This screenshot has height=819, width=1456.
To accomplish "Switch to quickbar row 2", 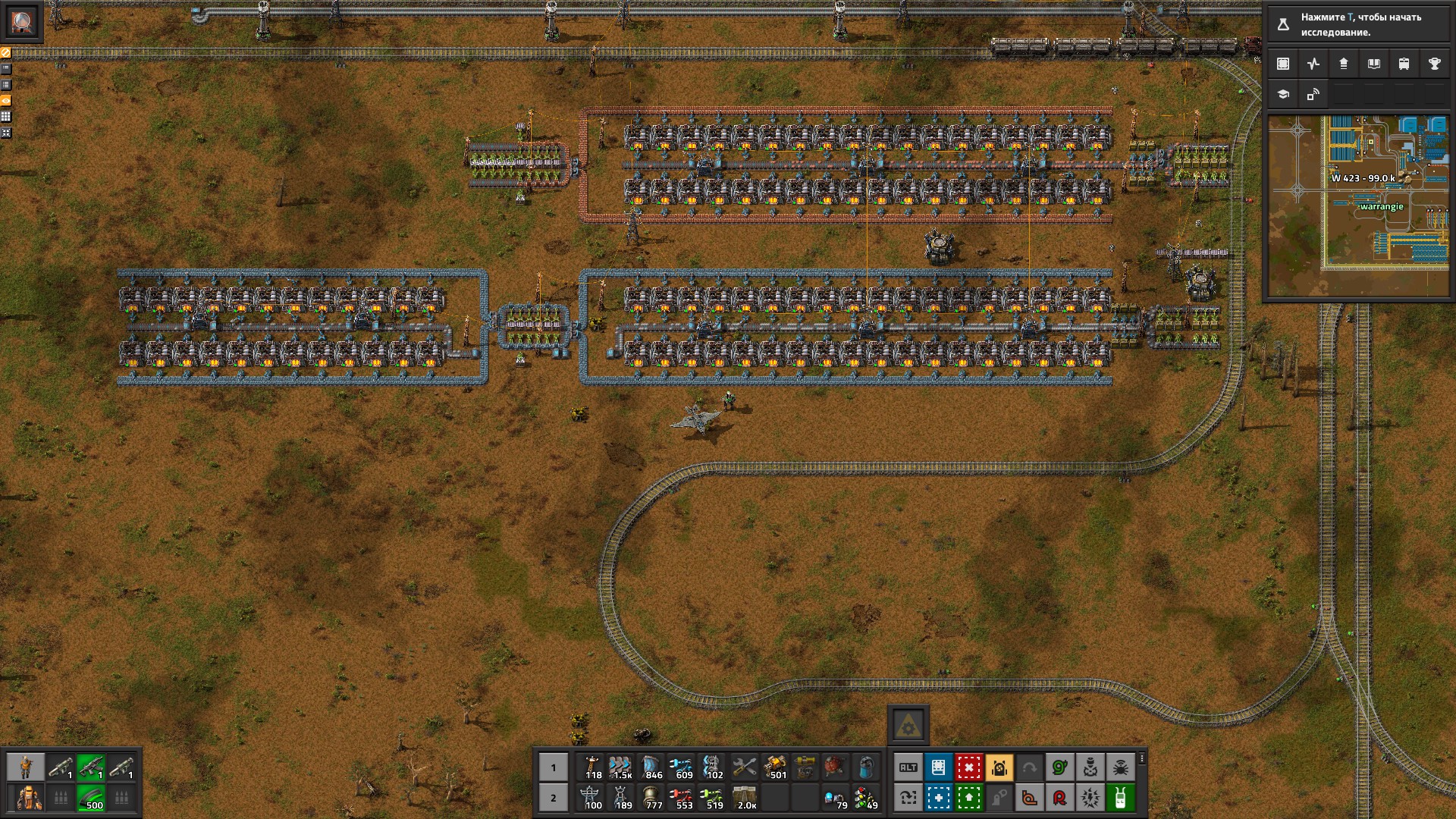I will point(554,798).
